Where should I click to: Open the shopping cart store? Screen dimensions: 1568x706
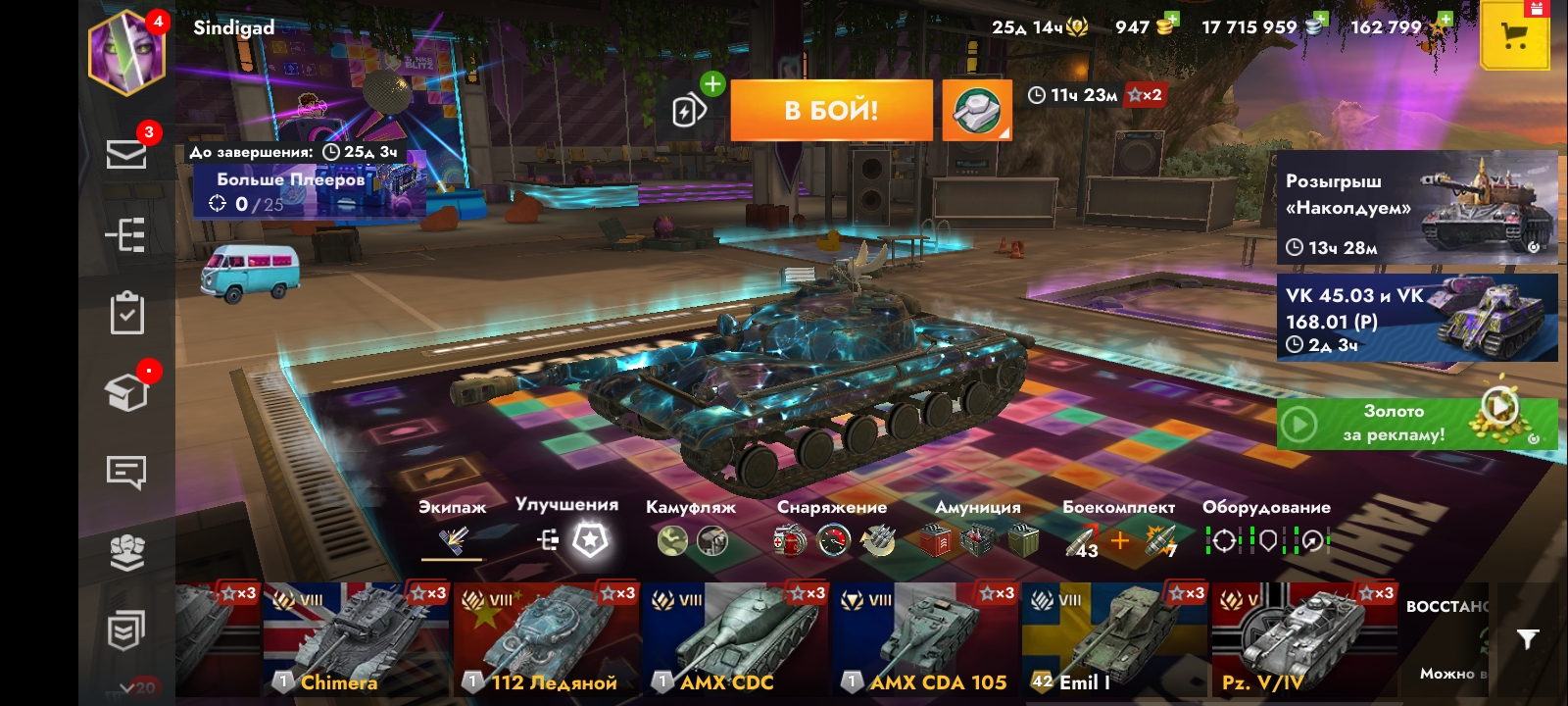point(1514,38)
